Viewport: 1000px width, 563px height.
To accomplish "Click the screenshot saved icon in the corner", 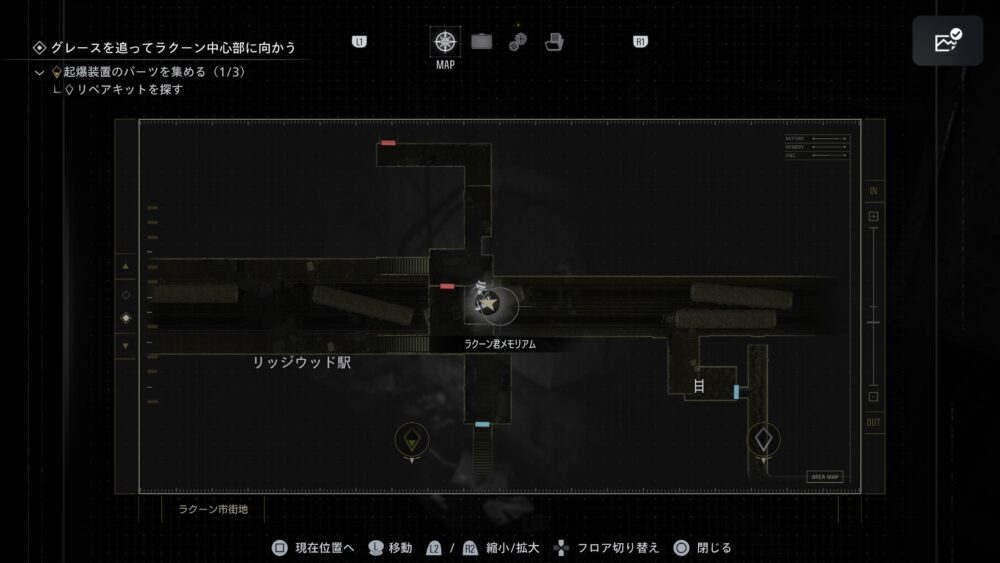I will 947,41.
